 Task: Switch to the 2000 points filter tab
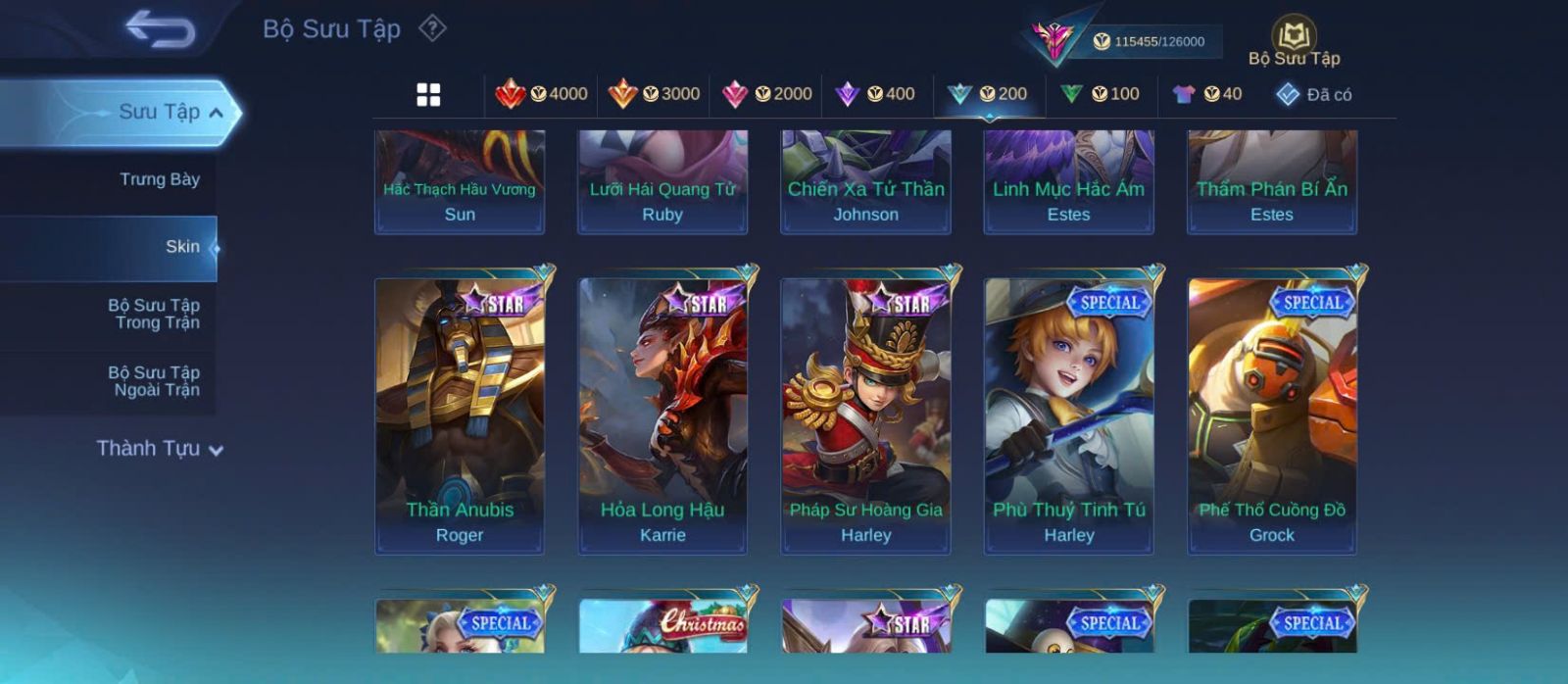[766, 94]
